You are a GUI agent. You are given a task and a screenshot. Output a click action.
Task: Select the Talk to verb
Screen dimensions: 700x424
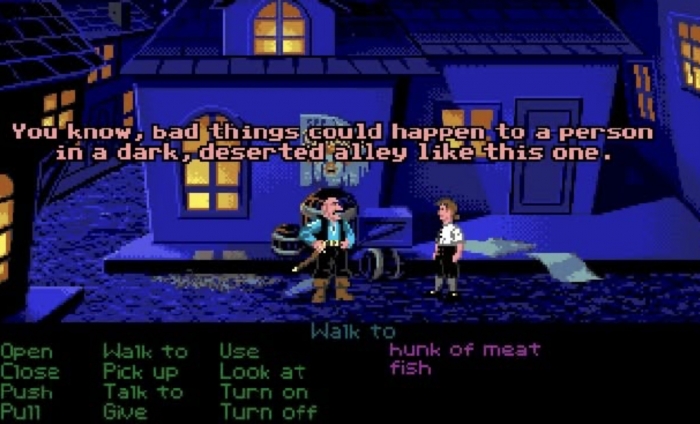tap(145, 392)
